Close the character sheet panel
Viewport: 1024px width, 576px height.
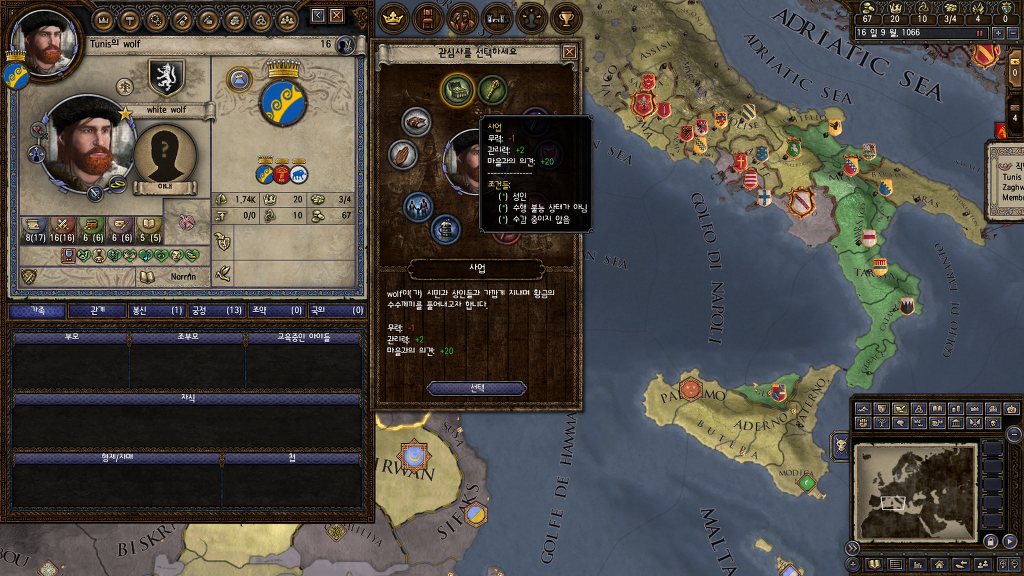[337, 15]
